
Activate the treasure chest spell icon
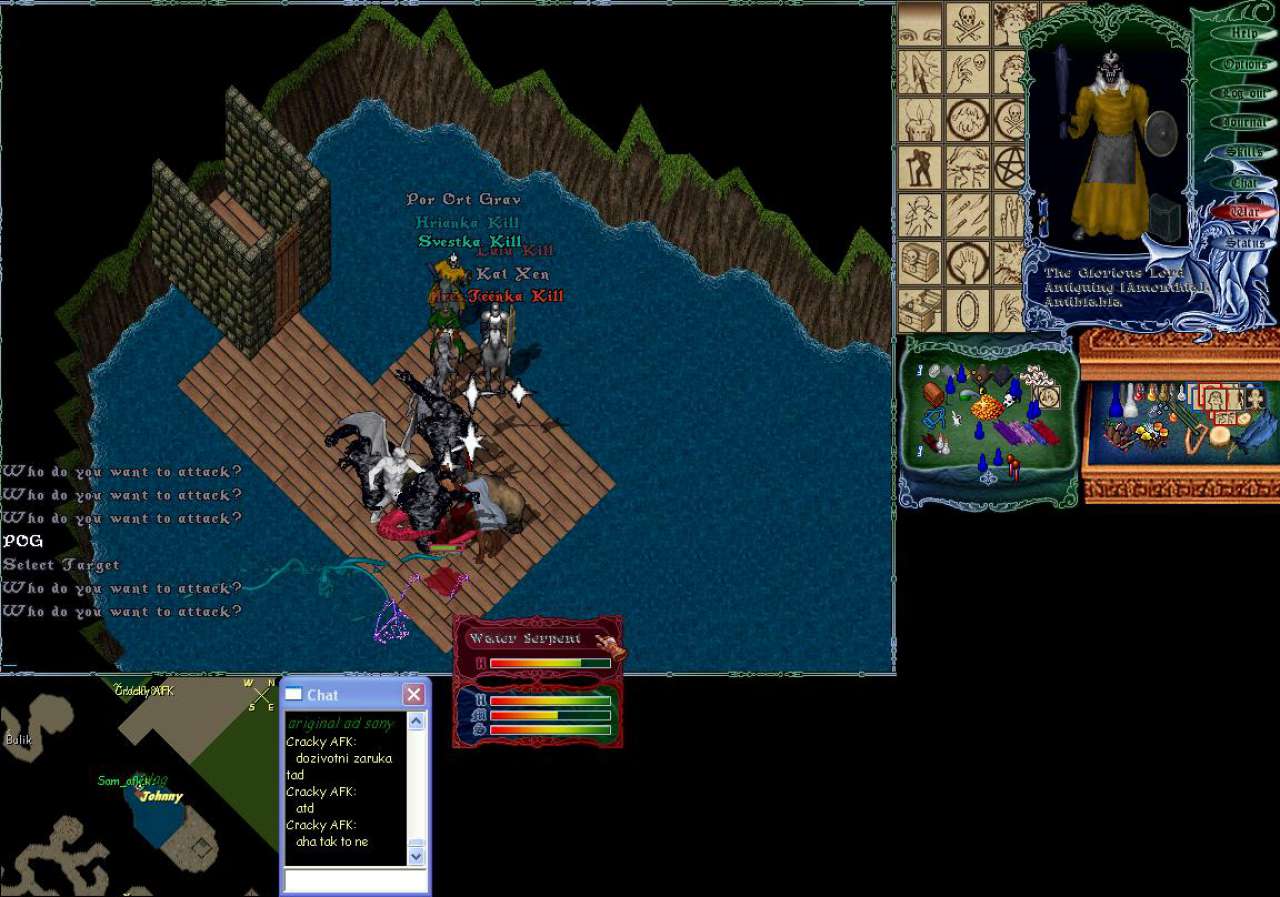918,262
